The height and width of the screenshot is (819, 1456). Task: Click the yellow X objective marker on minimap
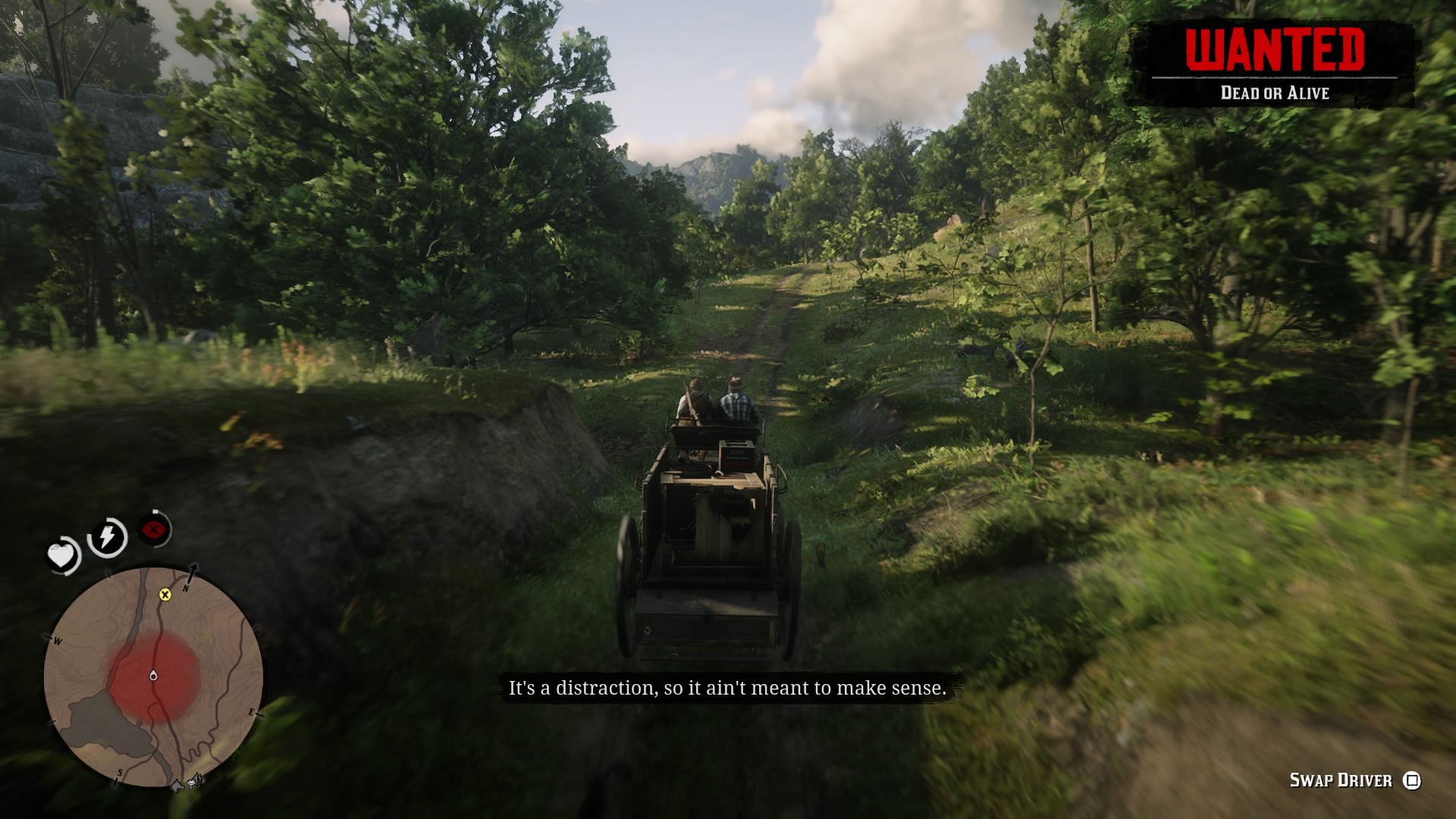(x=165, y=595)
